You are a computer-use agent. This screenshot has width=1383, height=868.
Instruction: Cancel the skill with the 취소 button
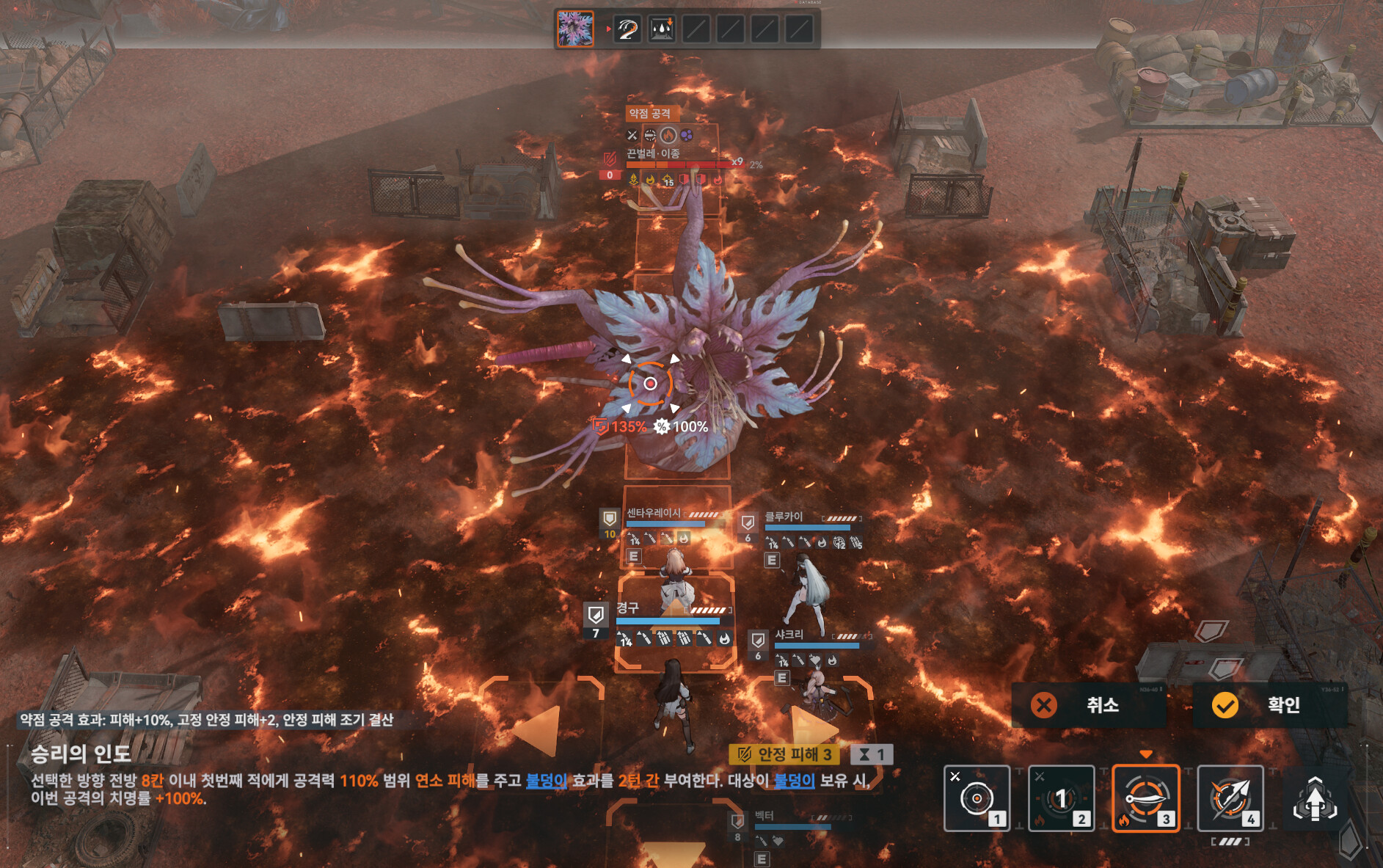1088,705
